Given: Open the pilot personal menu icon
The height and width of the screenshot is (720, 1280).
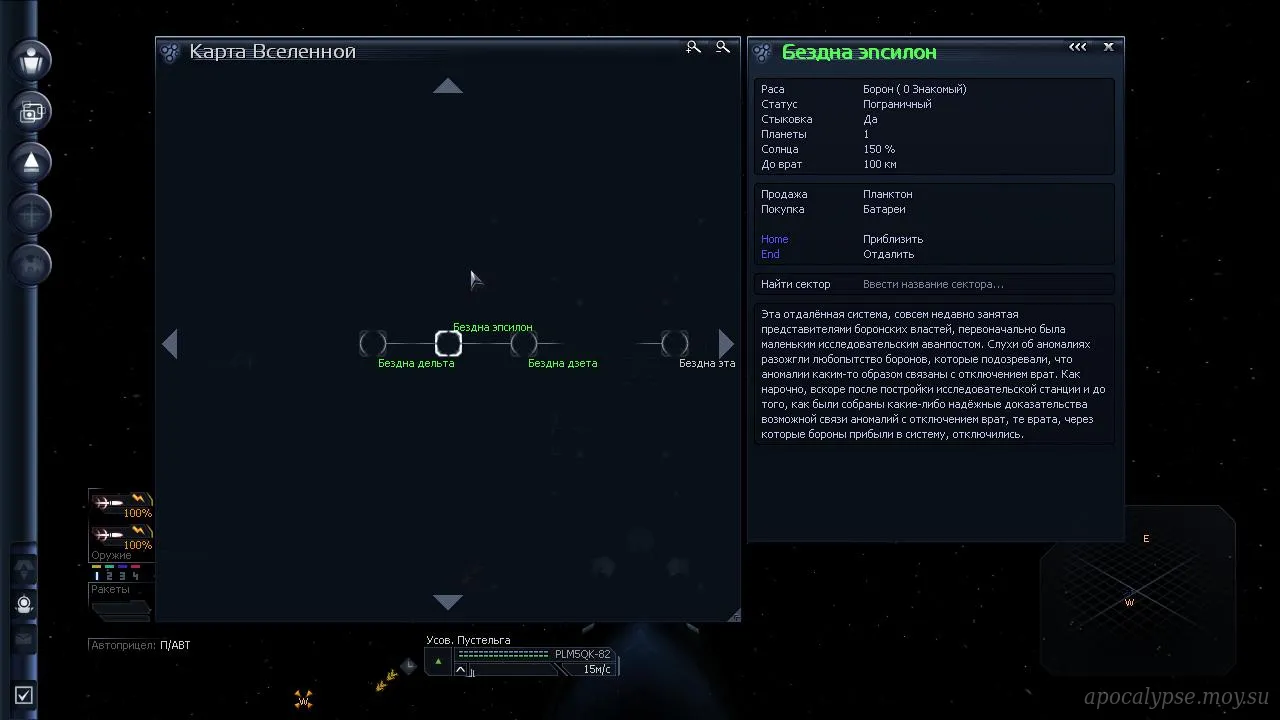Looking at the screenshot, I should click(31, 59).
